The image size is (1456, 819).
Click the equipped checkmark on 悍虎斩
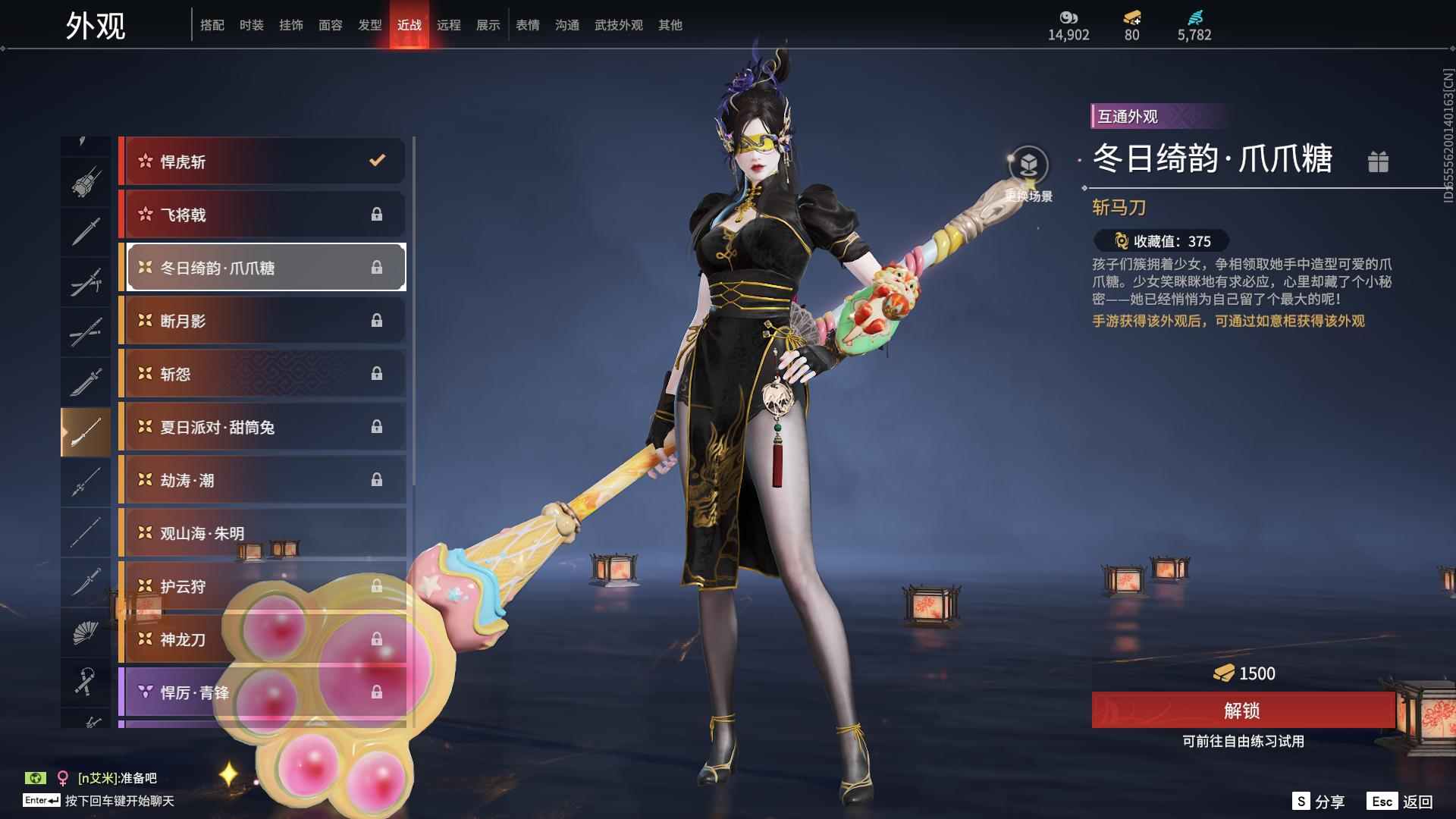pyautogui.click(x=377, y=161)
